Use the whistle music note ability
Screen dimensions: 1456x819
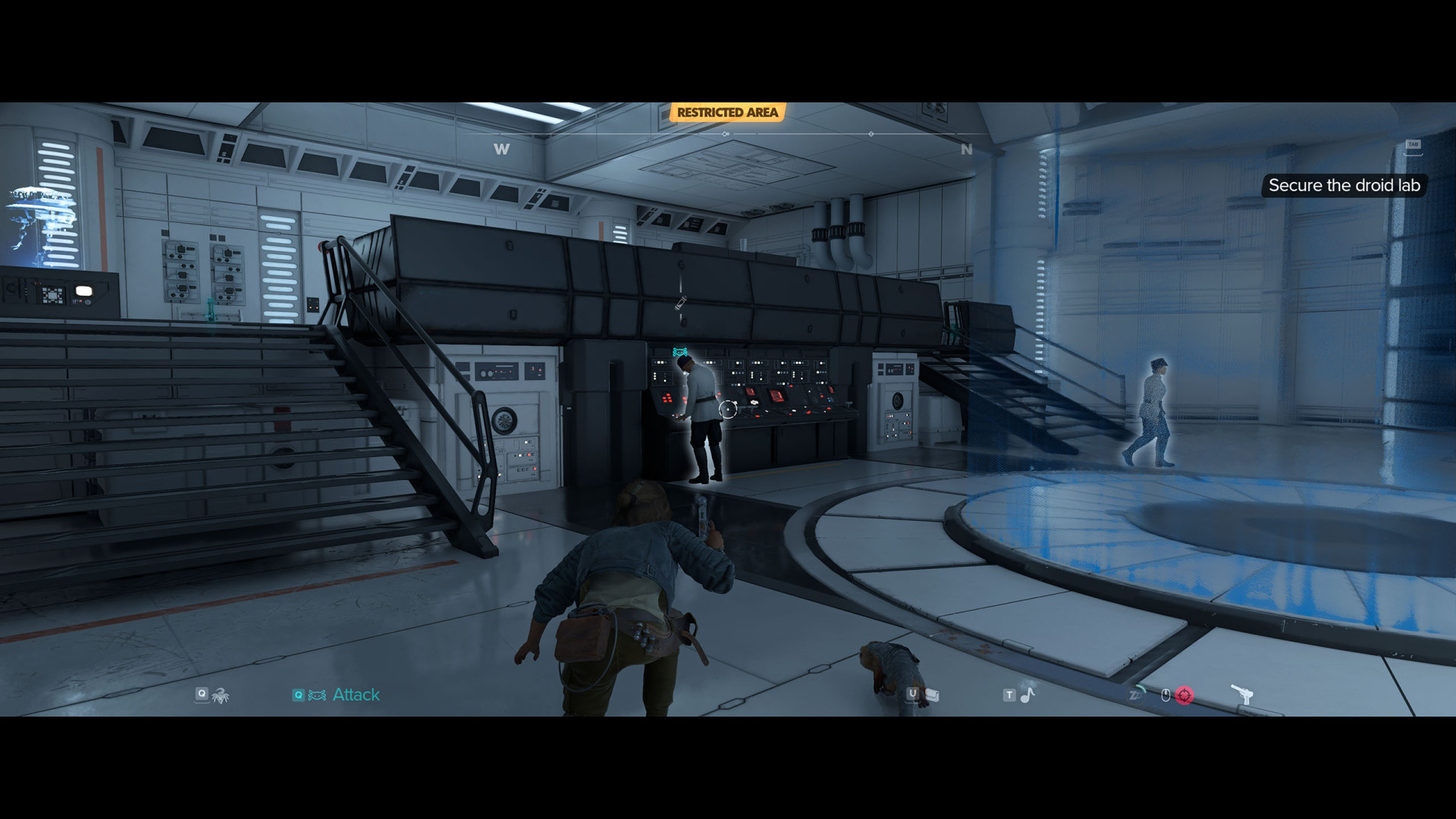1027,695
